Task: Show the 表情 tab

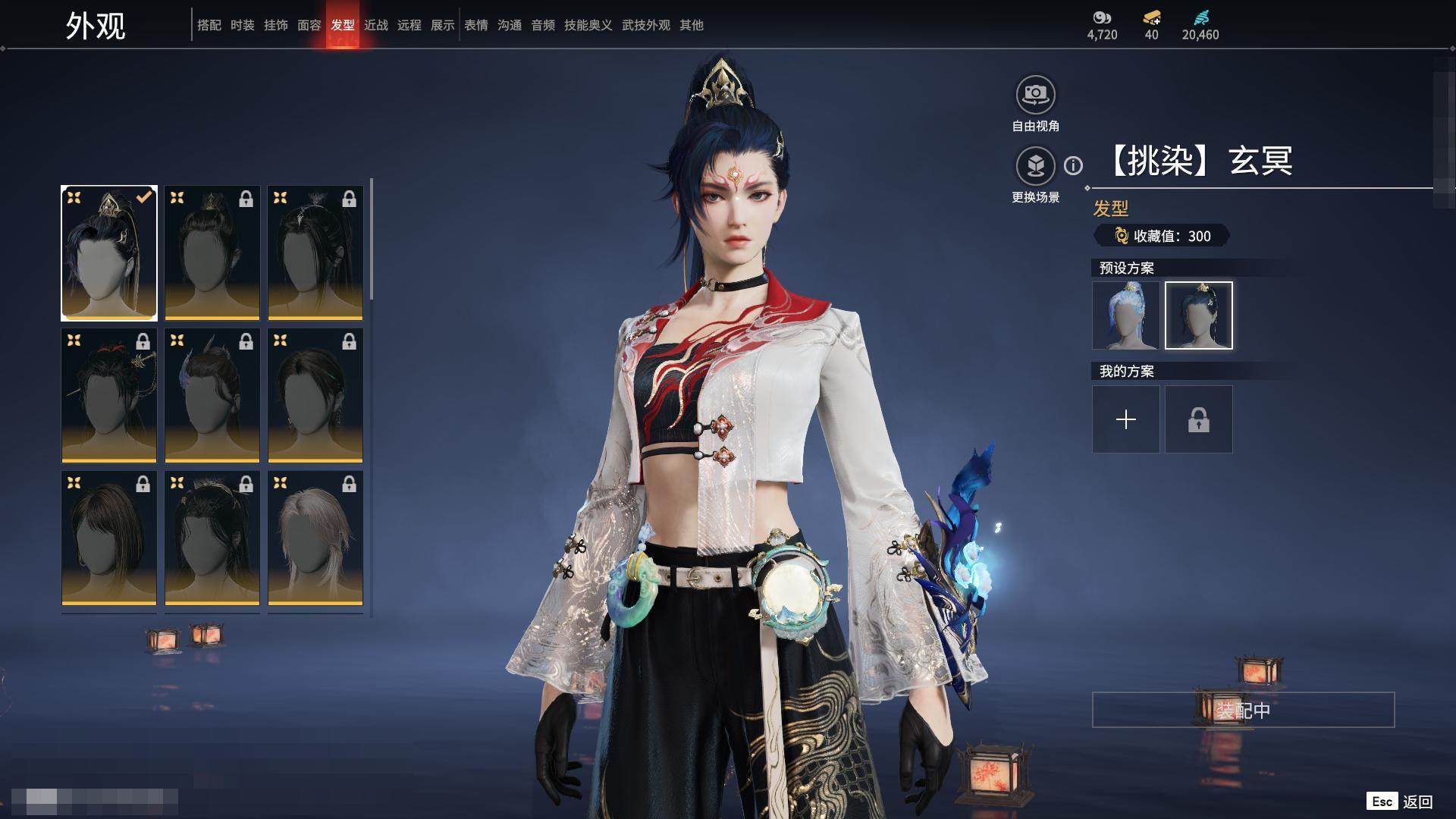Action: (476, 25)
